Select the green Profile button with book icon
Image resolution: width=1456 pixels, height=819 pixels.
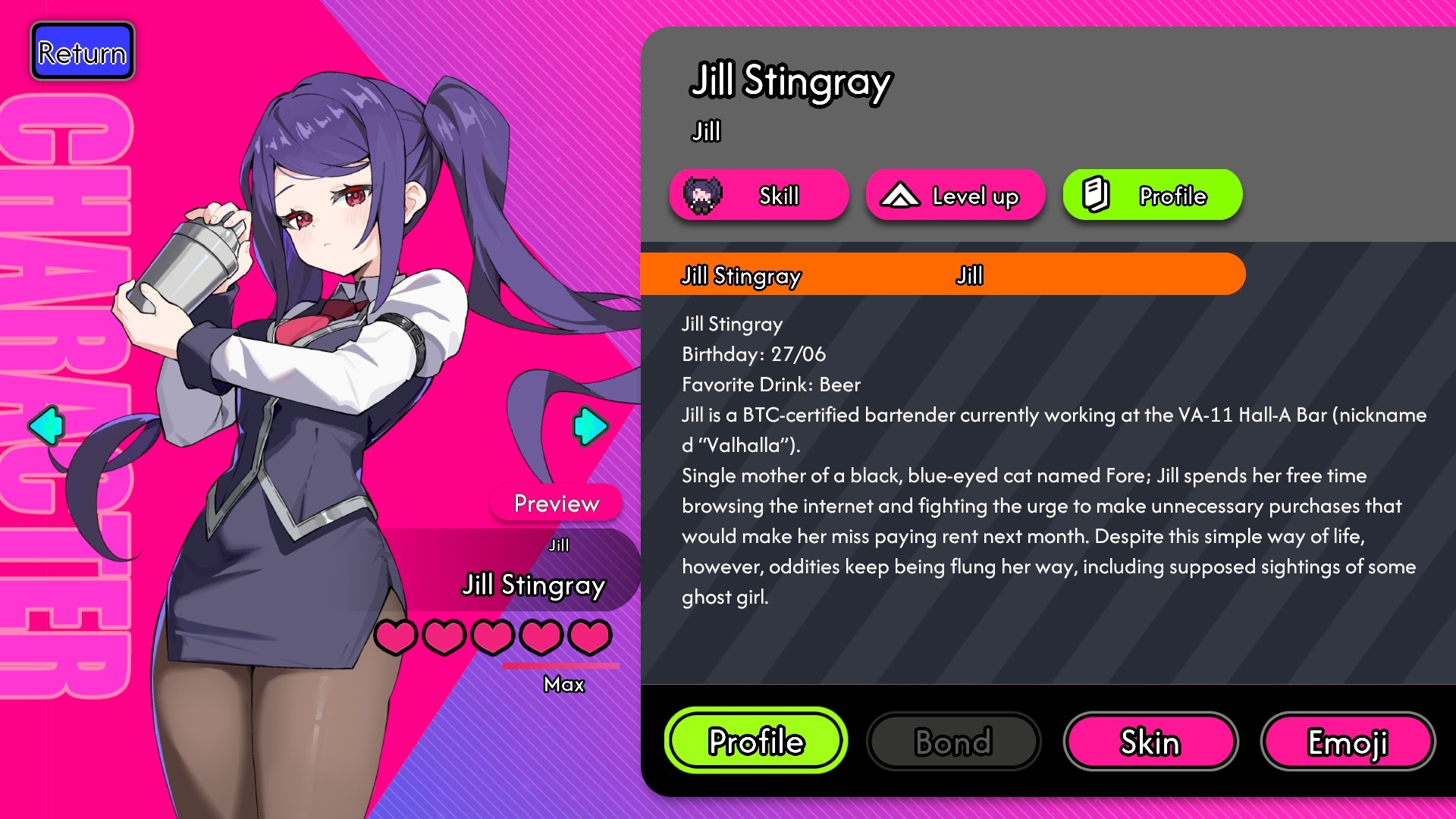coord(1152,196)
